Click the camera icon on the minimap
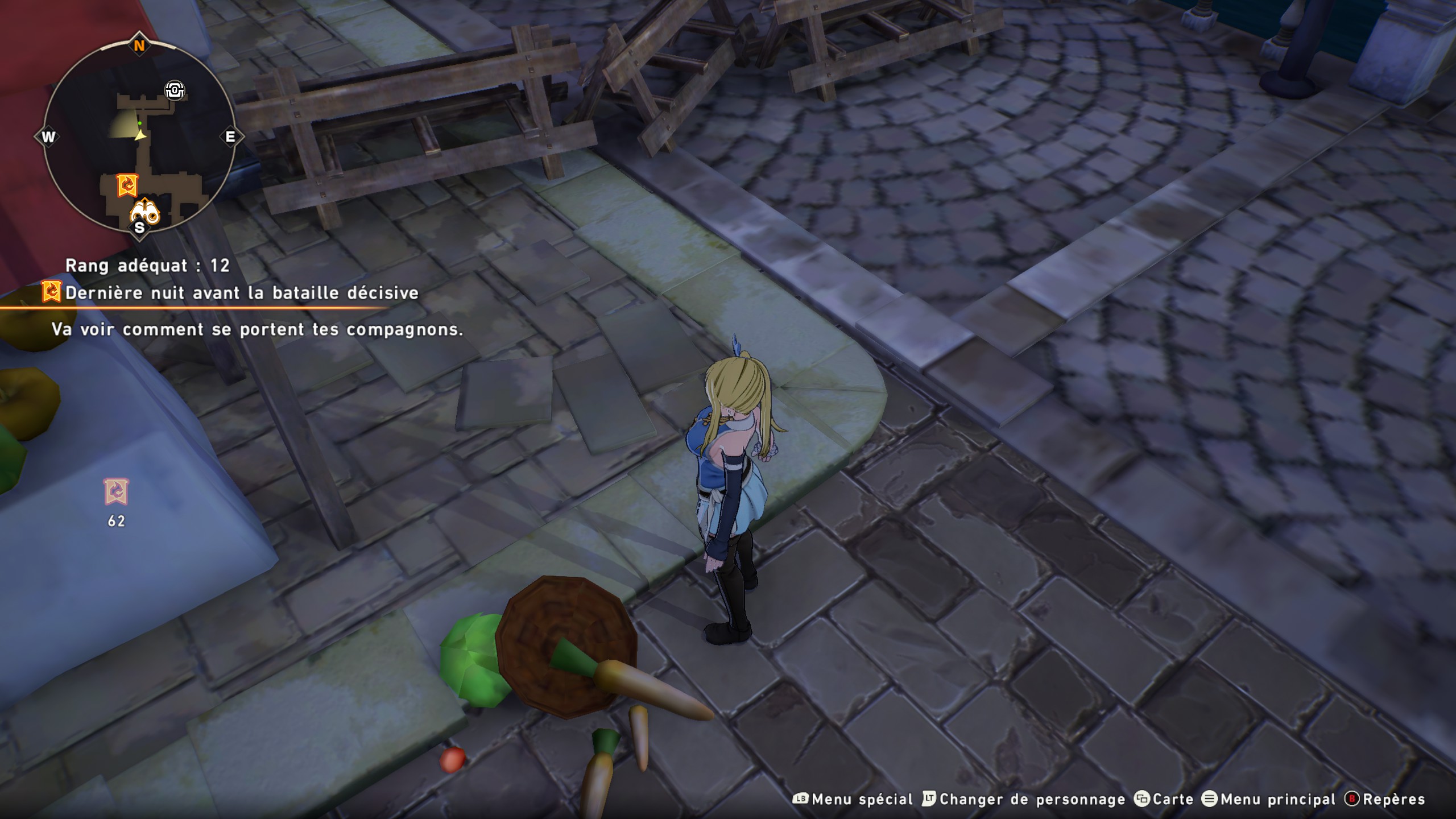The image size is (1456, 819). [176, 89]
